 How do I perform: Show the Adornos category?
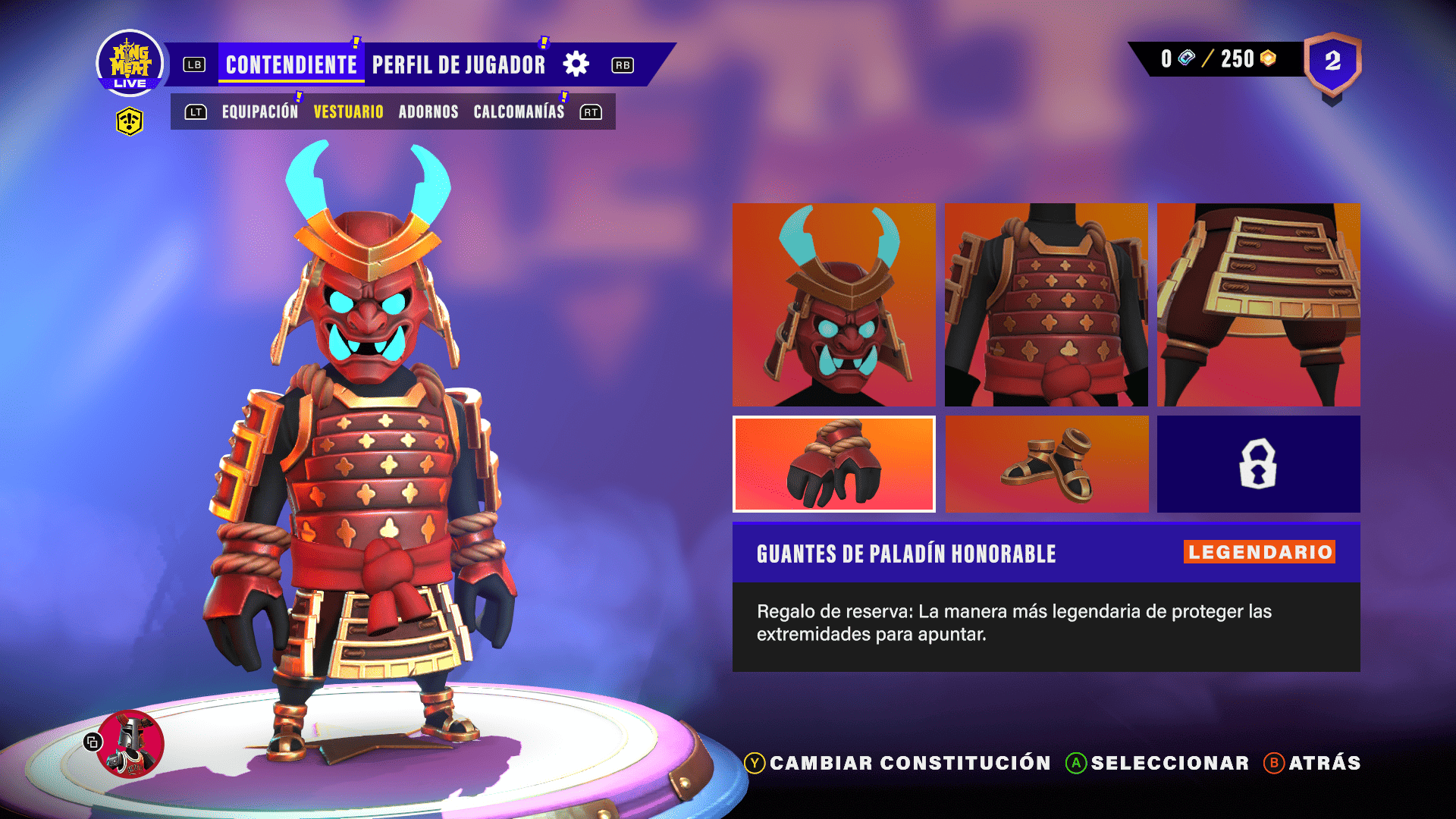[x=428, y=112]
